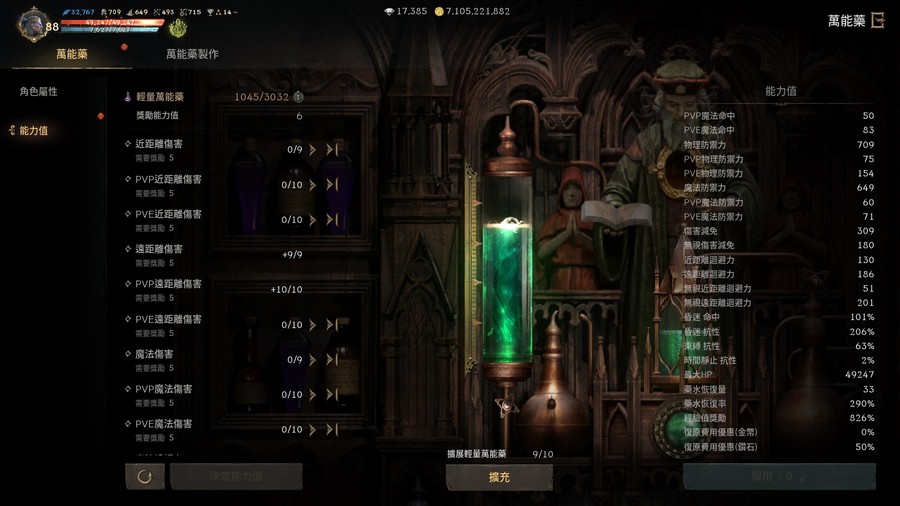Click the 決定能力值 confirm button
Viewport: 900px width, 506px height.
pos(236,476)
